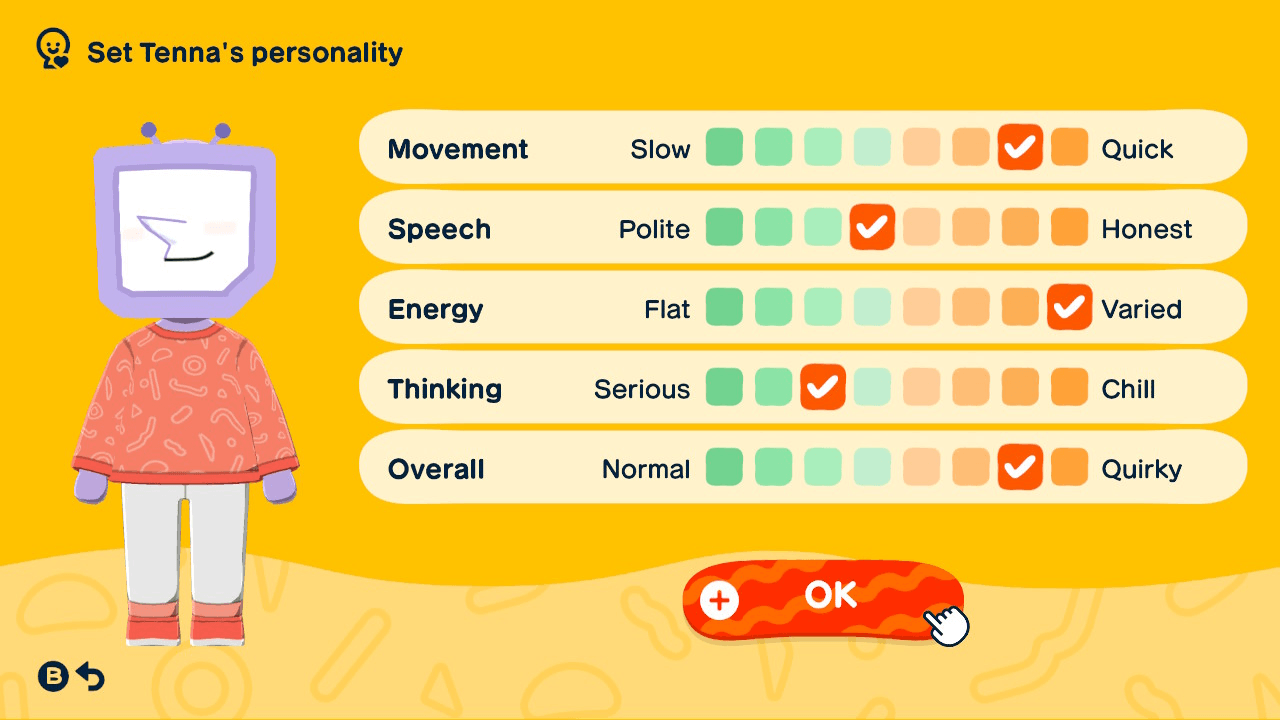The width and height of the screenshot is (1280, 720).
Task: Click the hand cursor pointer over OK
Action: (x=944, y=625)
